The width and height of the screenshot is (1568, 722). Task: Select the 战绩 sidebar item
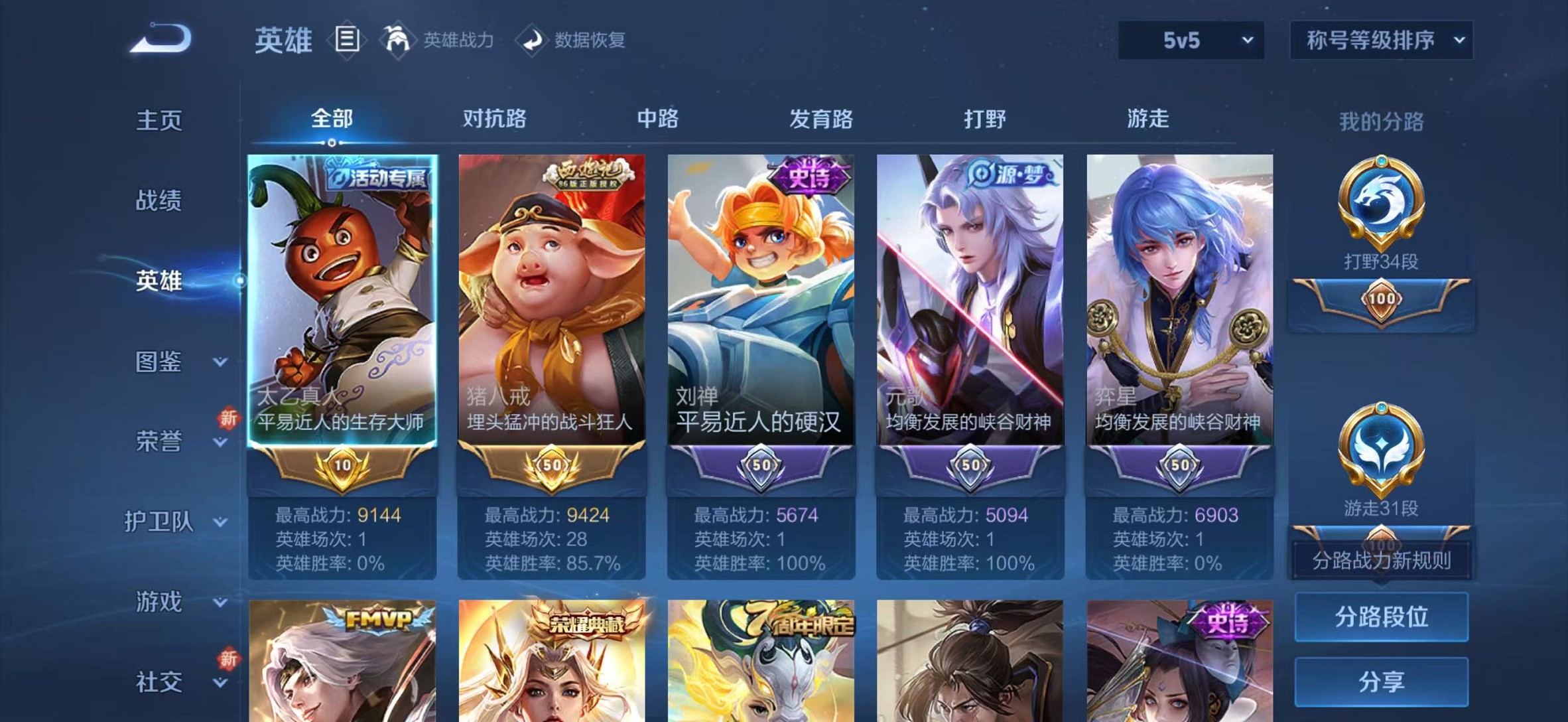[x=159, y=199]
